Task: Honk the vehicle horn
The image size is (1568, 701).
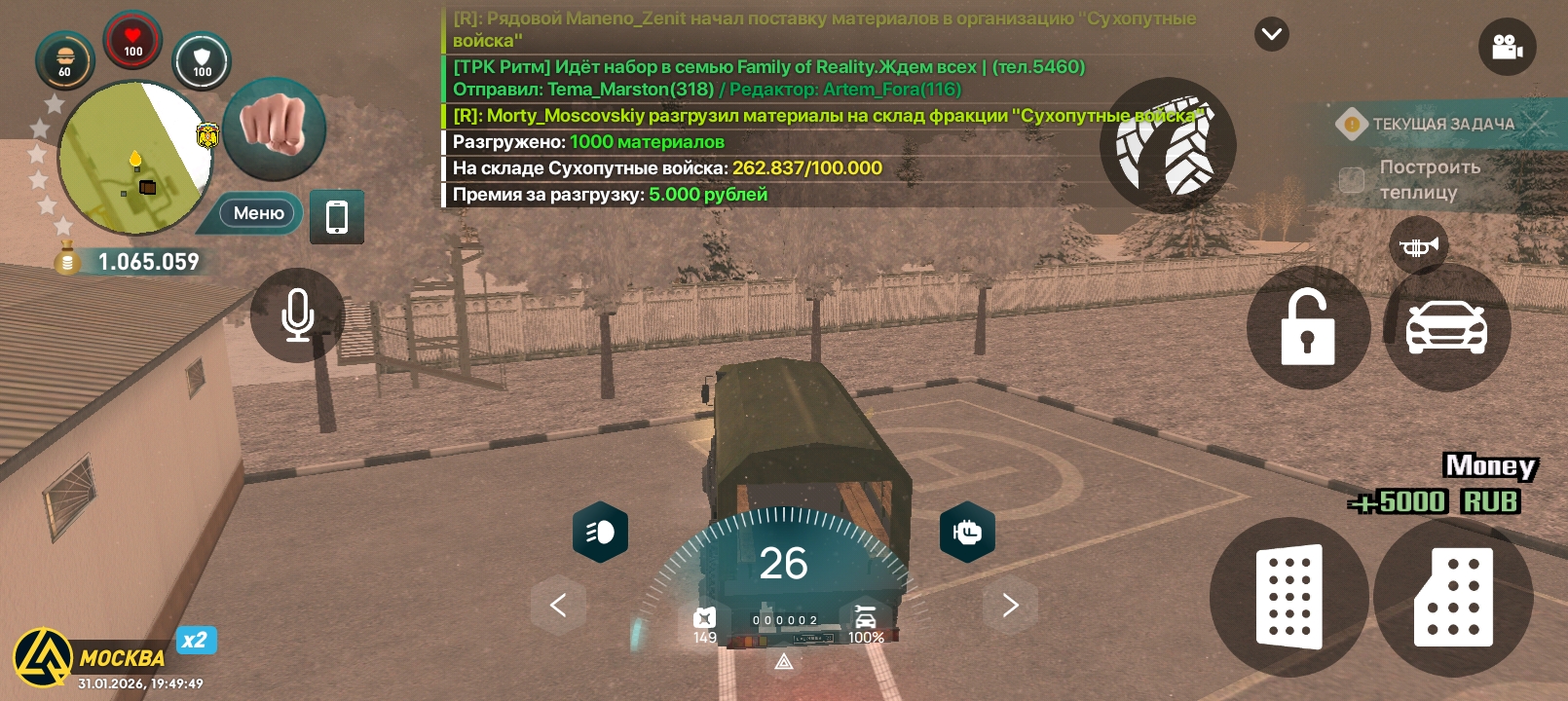Action: pos(1418,246)
